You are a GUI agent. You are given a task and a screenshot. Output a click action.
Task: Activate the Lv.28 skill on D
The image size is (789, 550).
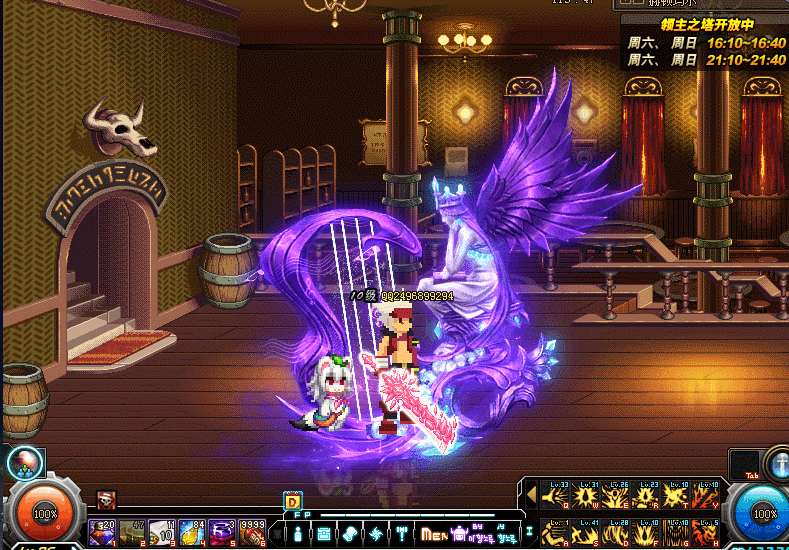[x=614, y=532]
